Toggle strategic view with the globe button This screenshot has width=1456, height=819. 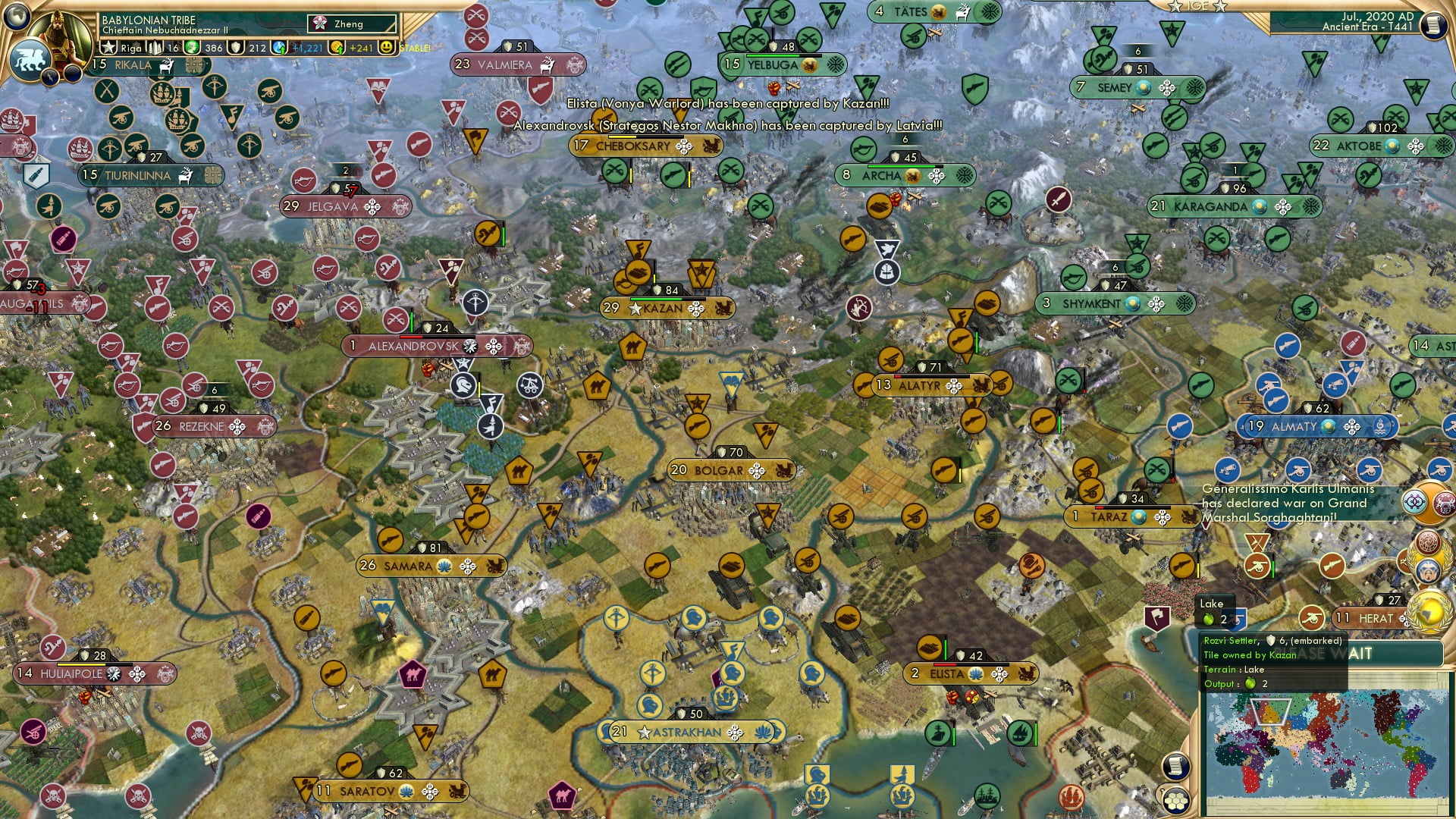pos(17,18)
